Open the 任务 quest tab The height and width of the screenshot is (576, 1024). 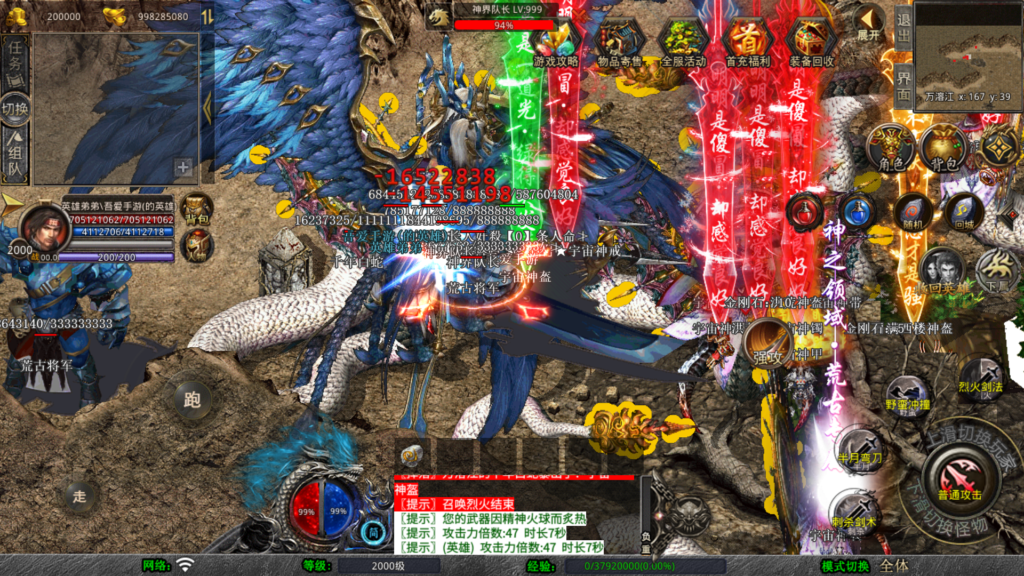15,57
